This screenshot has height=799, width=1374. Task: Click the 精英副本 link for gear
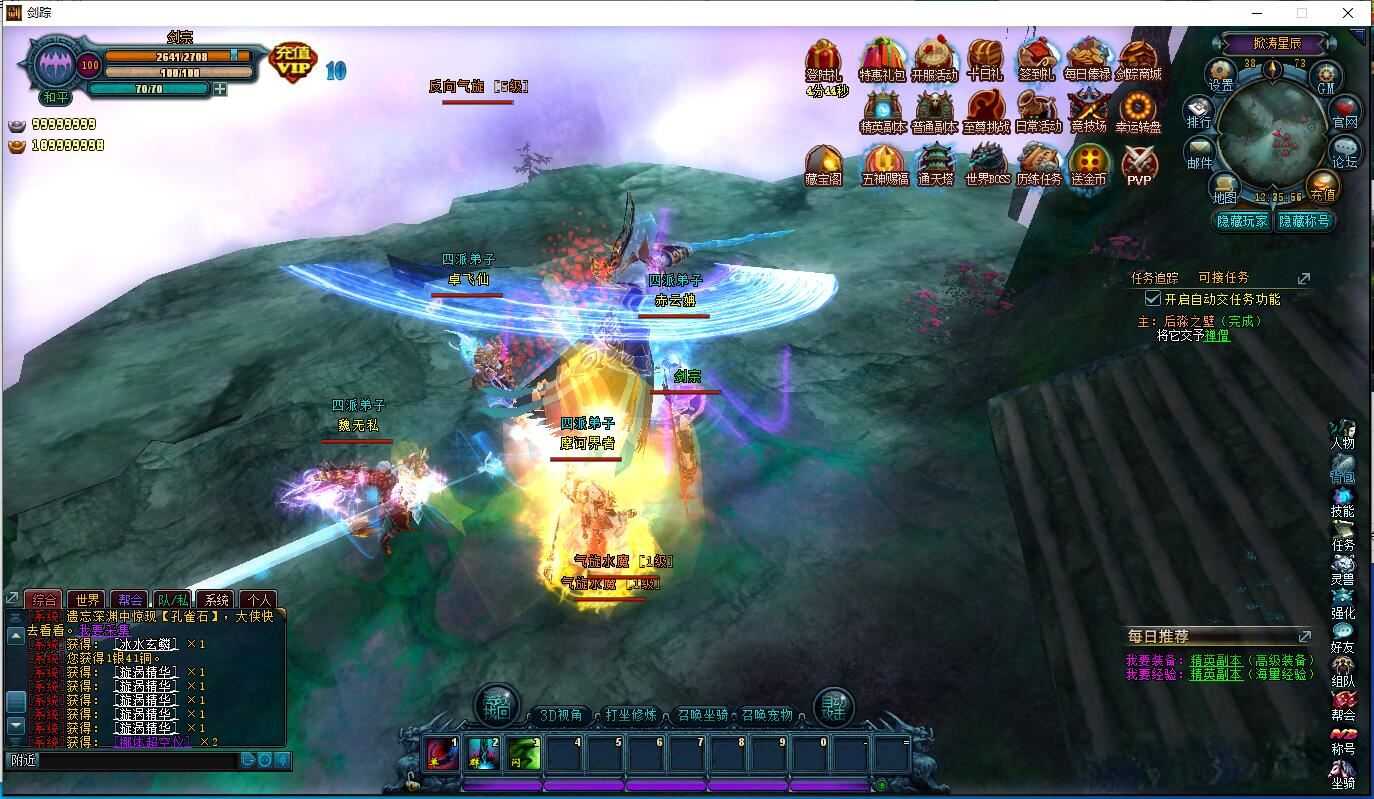point(1215,660)
